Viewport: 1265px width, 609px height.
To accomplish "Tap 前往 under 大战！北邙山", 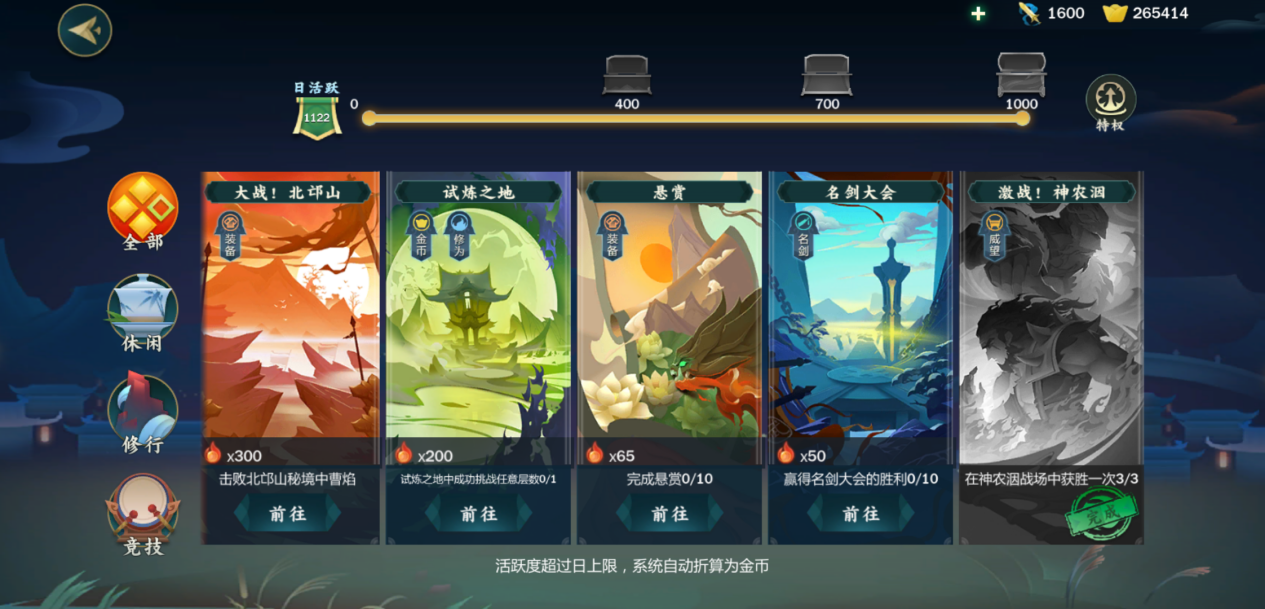I will pos(288,513).
